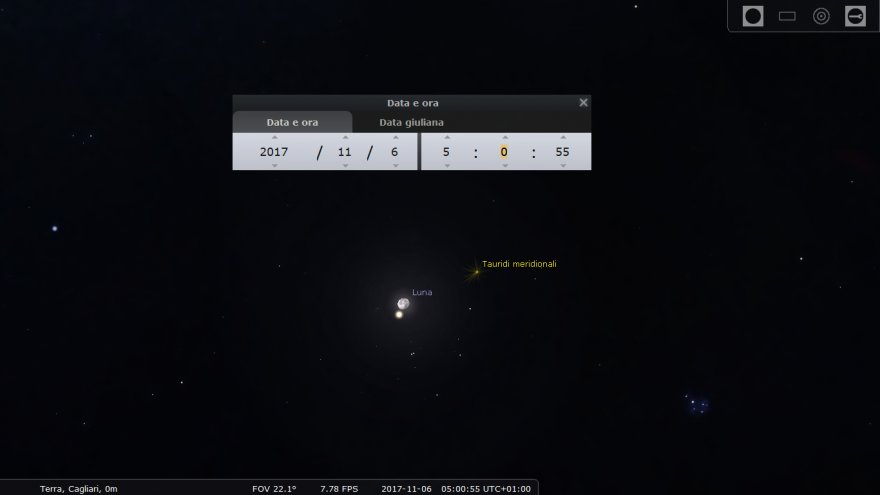
Task: Switch to the Data giuliana tab
Action: pyautogui.click(x=411, y=122)
